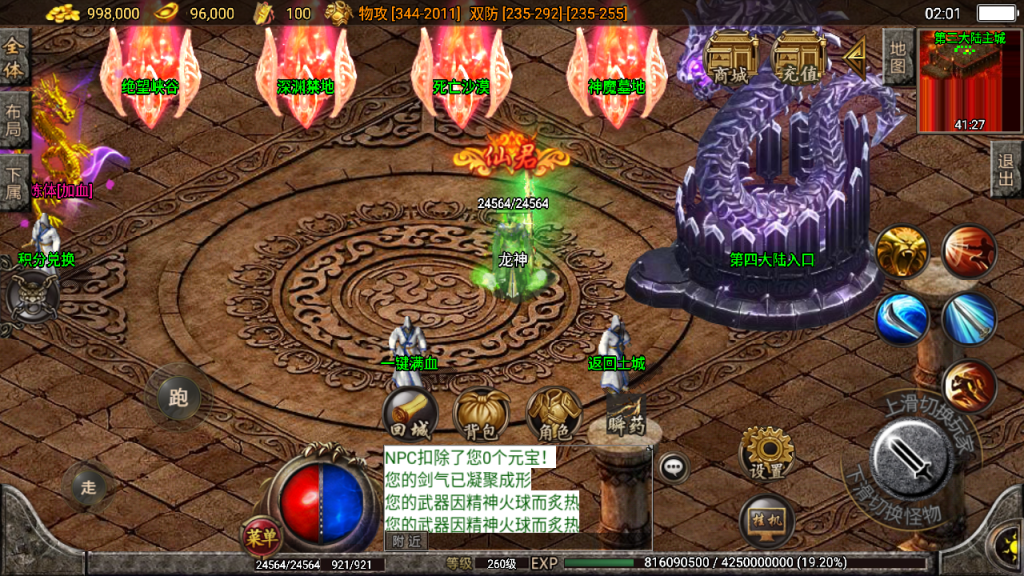The width and height of the screenshot is (1024, 576).
Task: Select the 布局 tab
Action: click(14, 122)
